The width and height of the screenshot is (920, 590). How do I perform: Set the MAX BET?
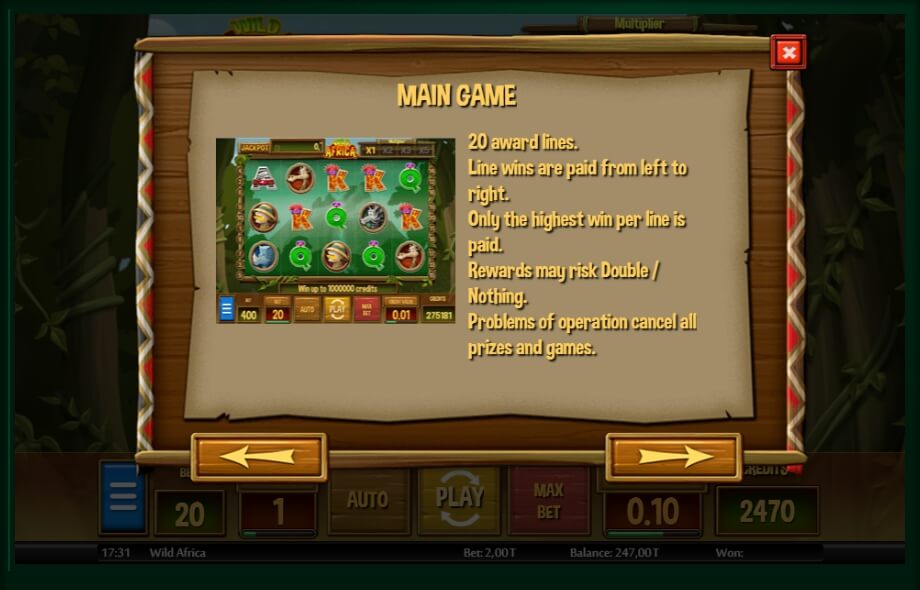548,500
